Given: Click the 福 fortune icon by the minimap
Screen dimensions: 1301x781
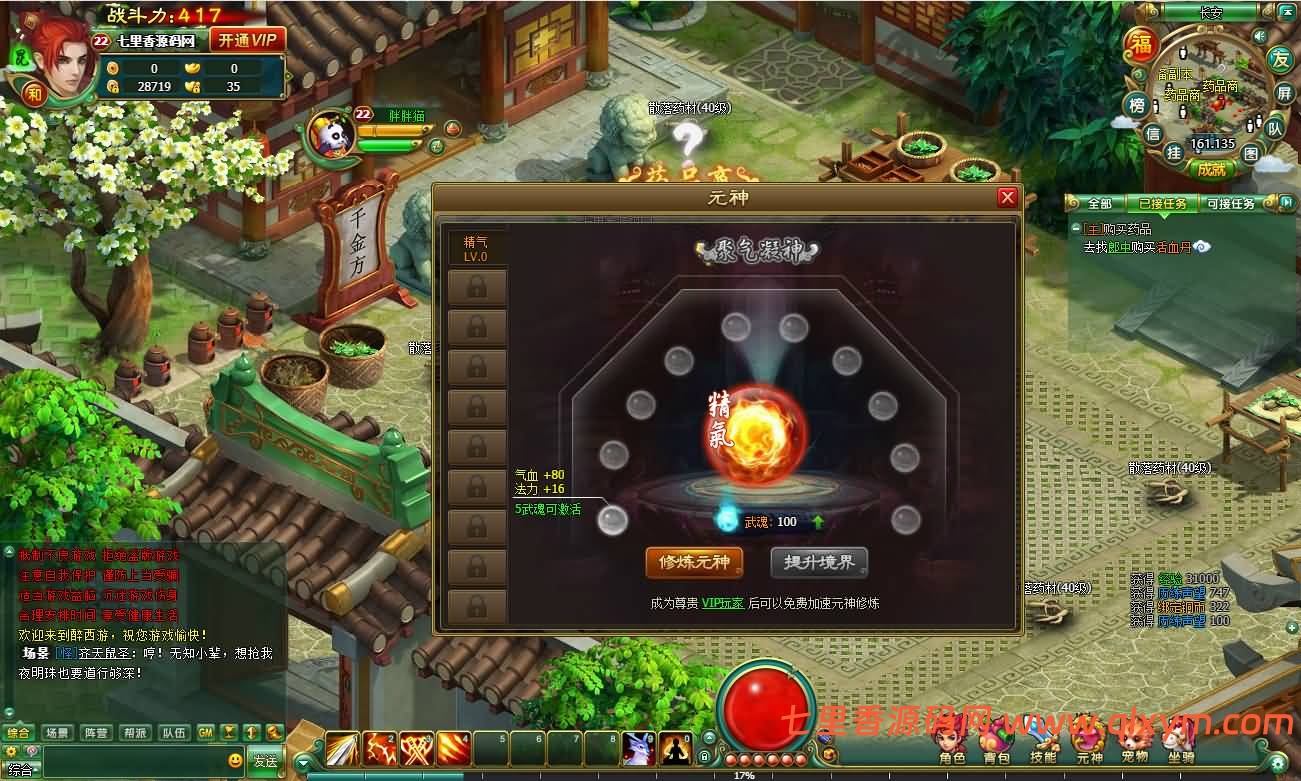Looking at the screenshot, I should pyautogui.click(x=1142, y=42).
